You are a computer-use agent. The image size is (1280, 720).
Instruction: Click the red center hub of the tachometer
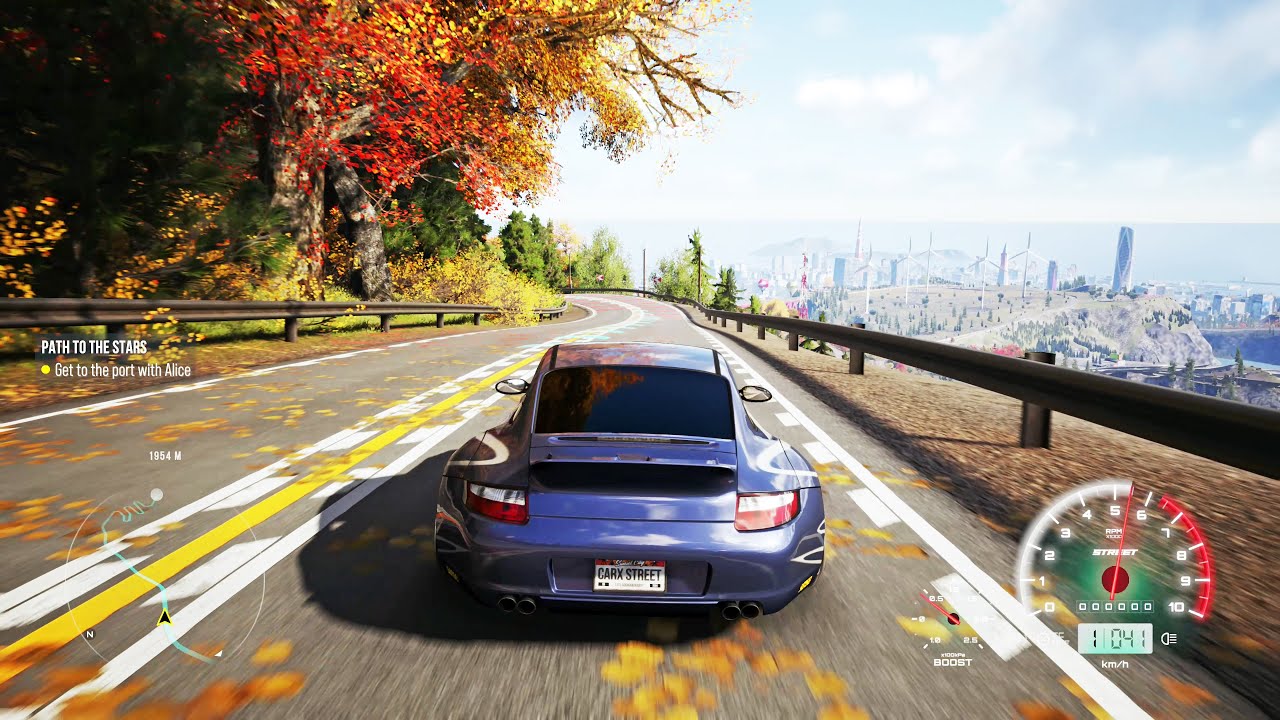click(1115, 579)
